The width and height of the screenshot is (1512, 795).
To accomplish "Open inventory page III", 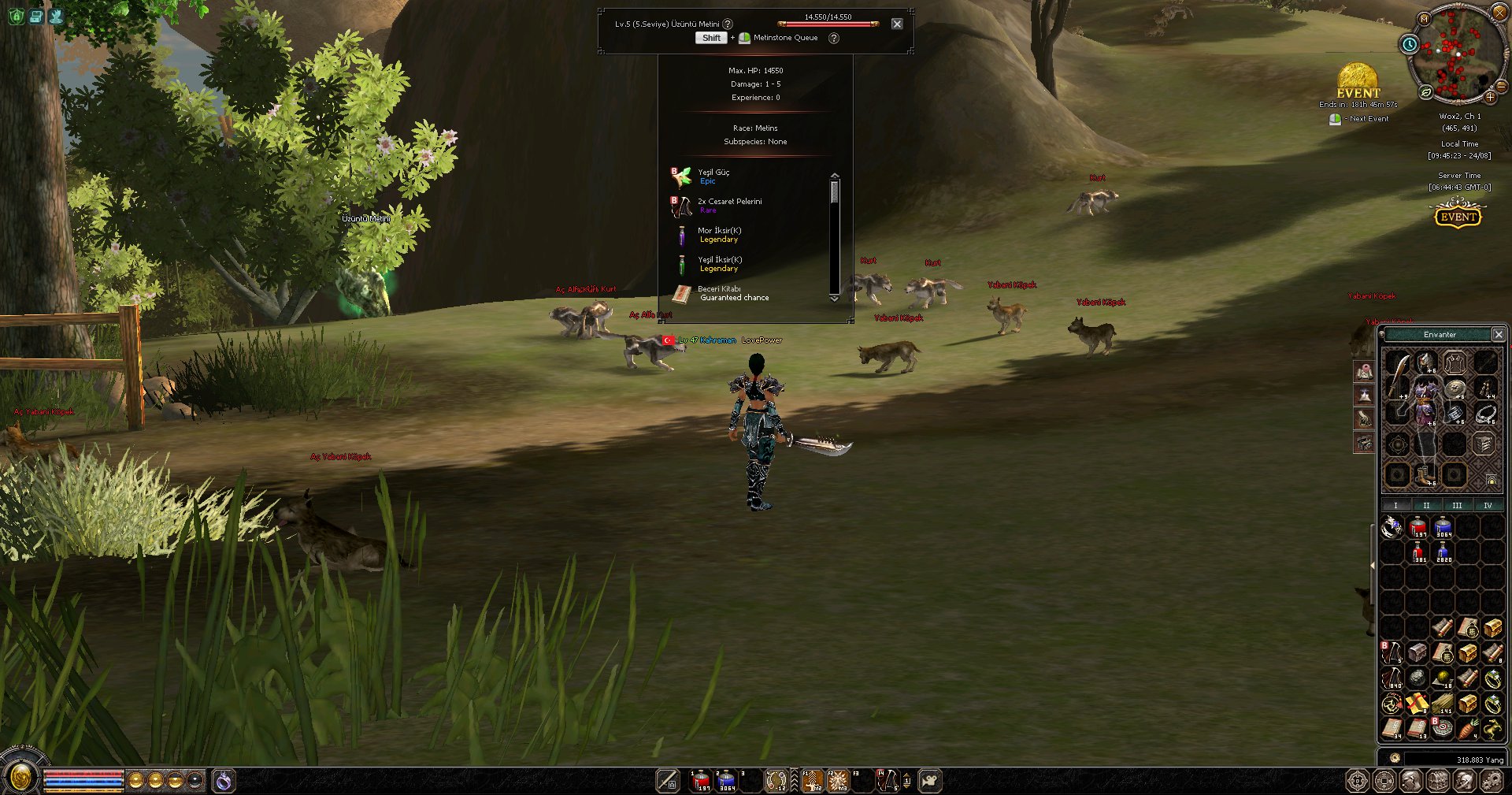I will click(x=1457, y=505).
